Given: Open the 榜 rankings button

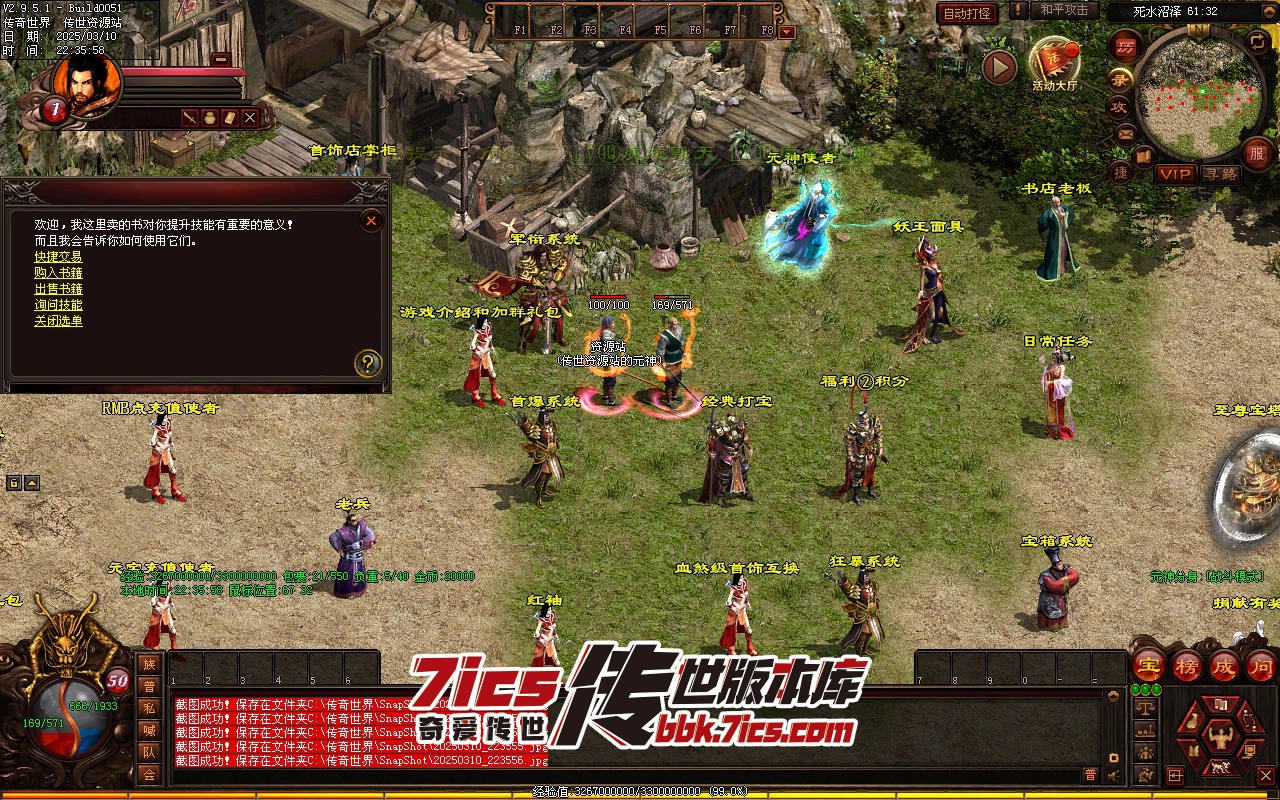Looking at the screenshot, I should [1186, 666].
